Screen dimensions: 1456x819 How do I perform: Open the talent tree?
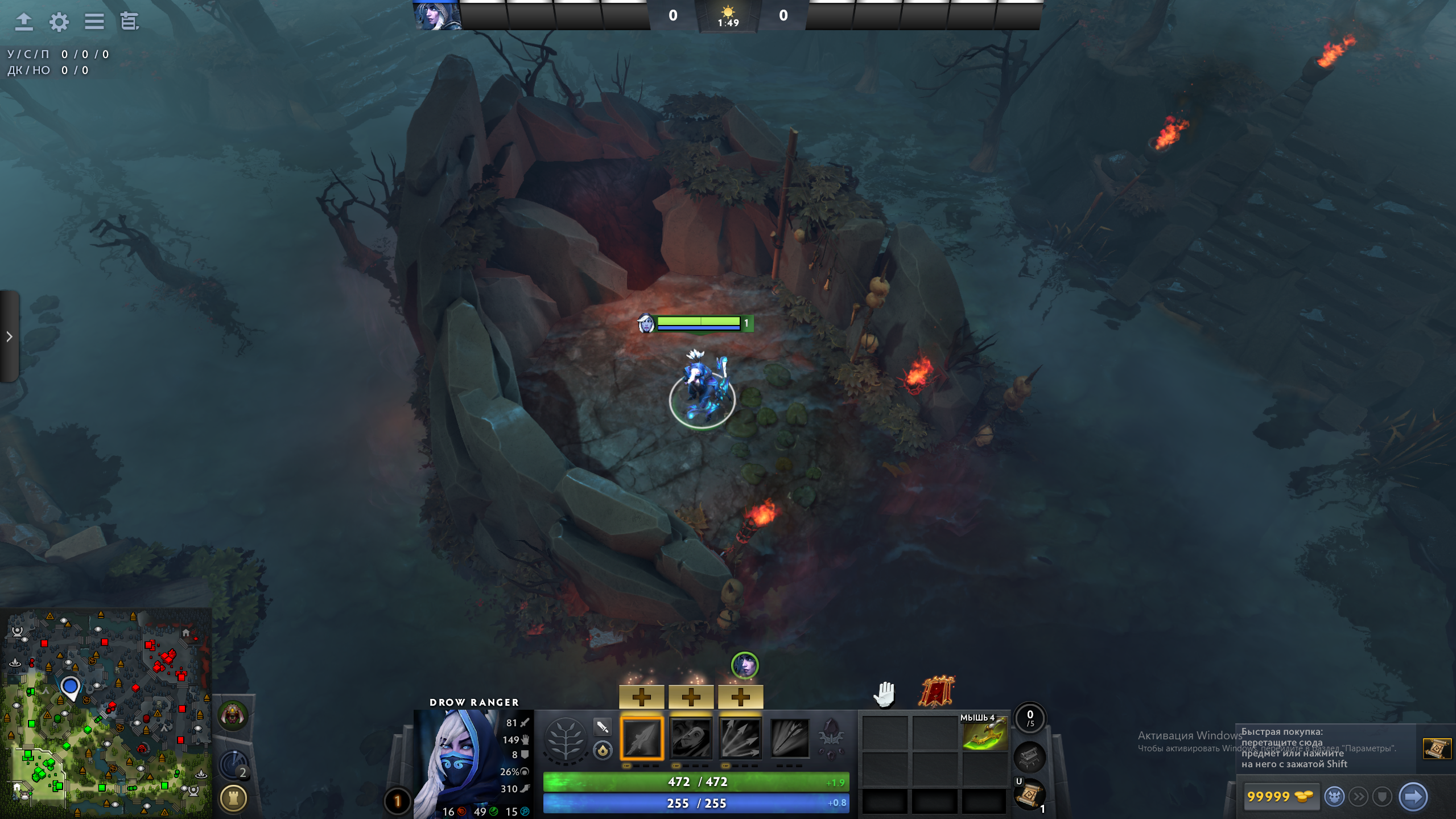coord(565,738)
